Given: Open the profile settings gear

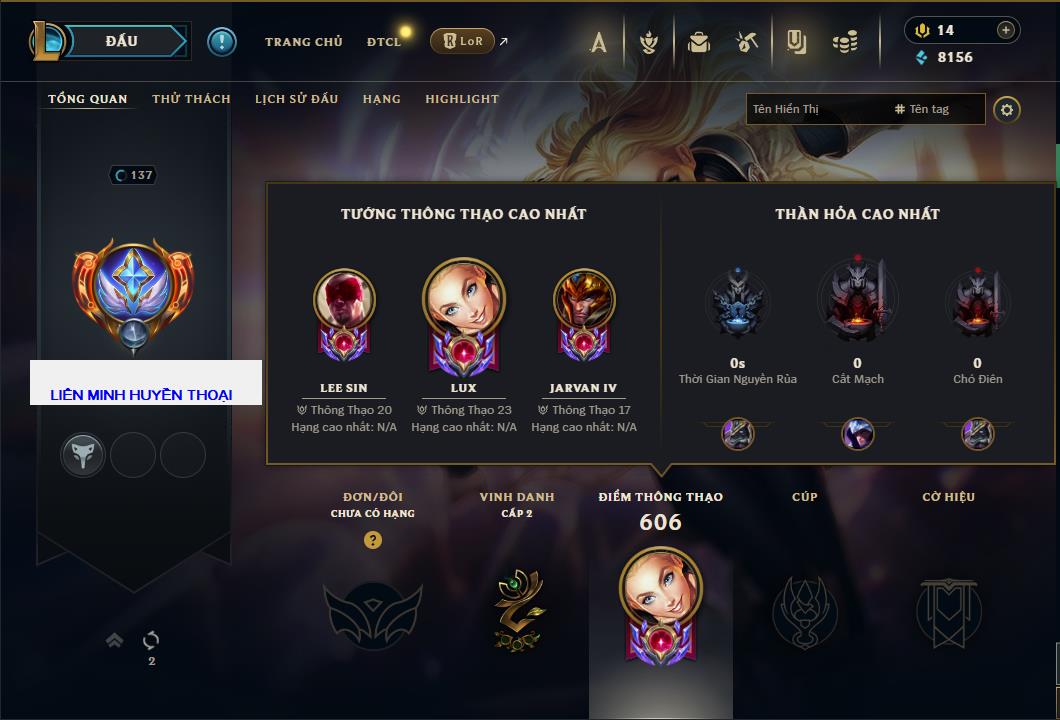Looking at the screenshot, I should pyautogui.click(x=1007, y=109).
